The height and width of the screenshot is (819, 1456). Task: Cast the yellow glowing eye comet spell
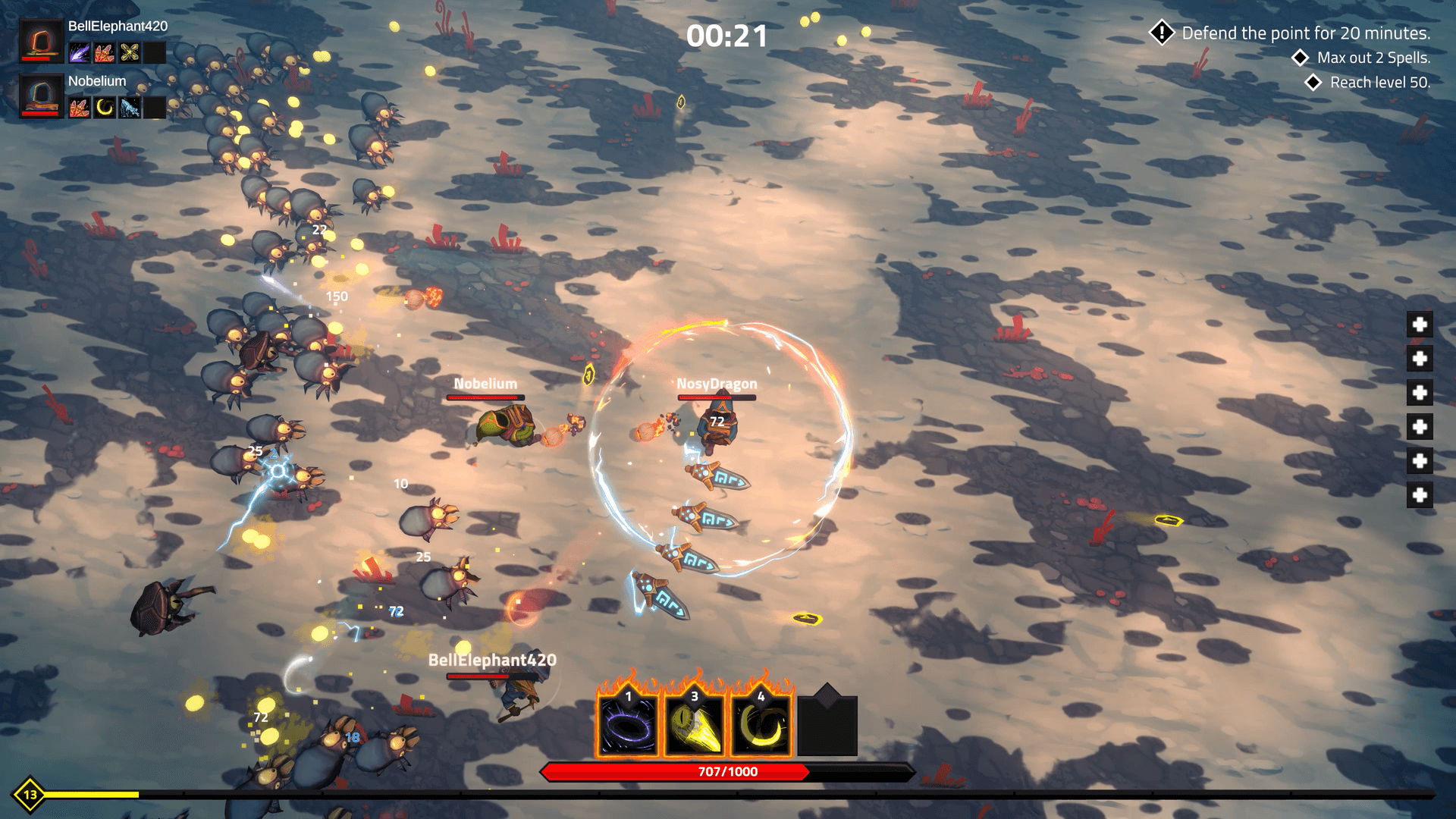point(694,726)
